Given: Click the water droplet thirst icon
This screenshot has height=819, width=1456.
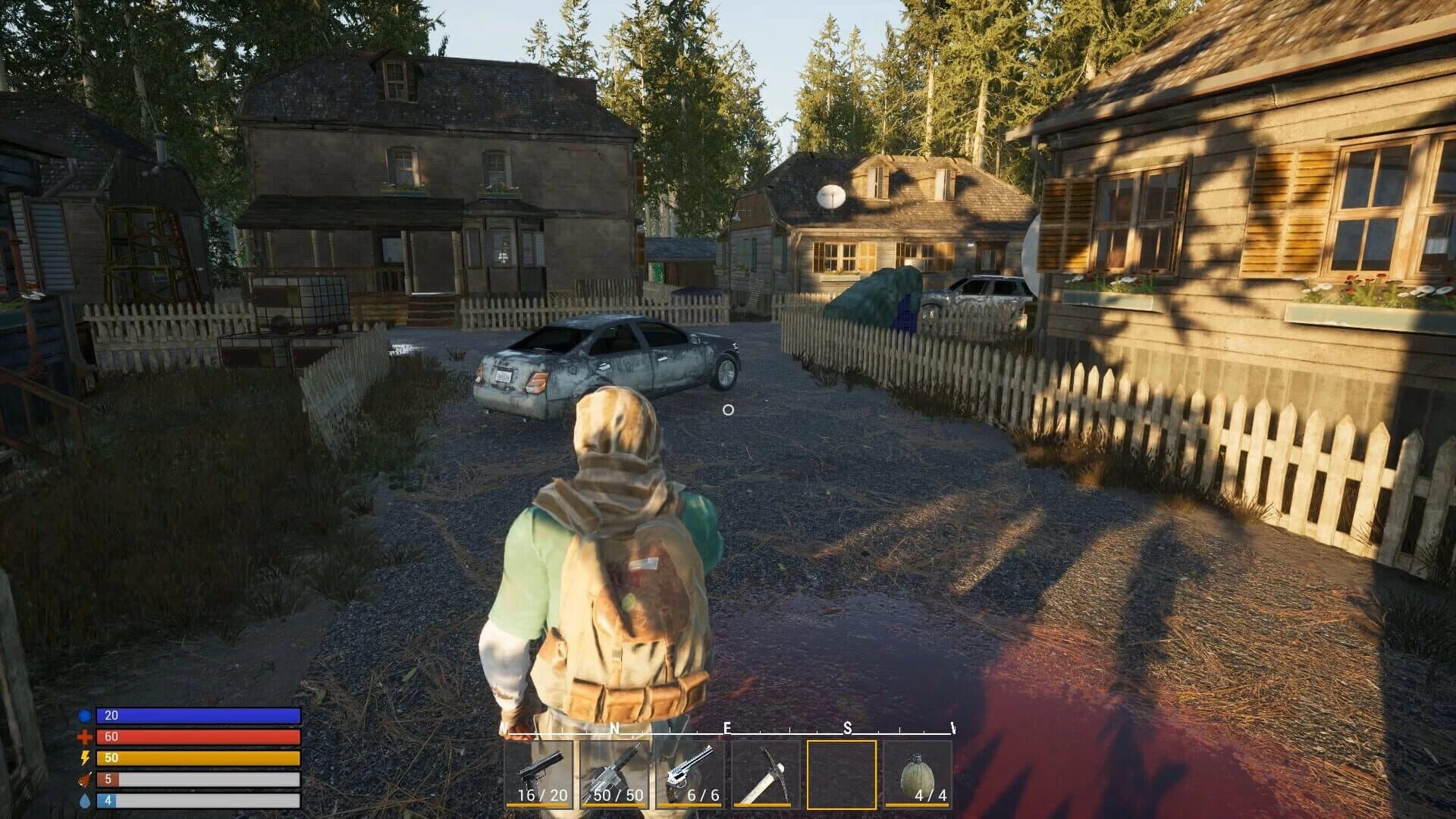Looking at the screenshot, I should click(86, 801).
